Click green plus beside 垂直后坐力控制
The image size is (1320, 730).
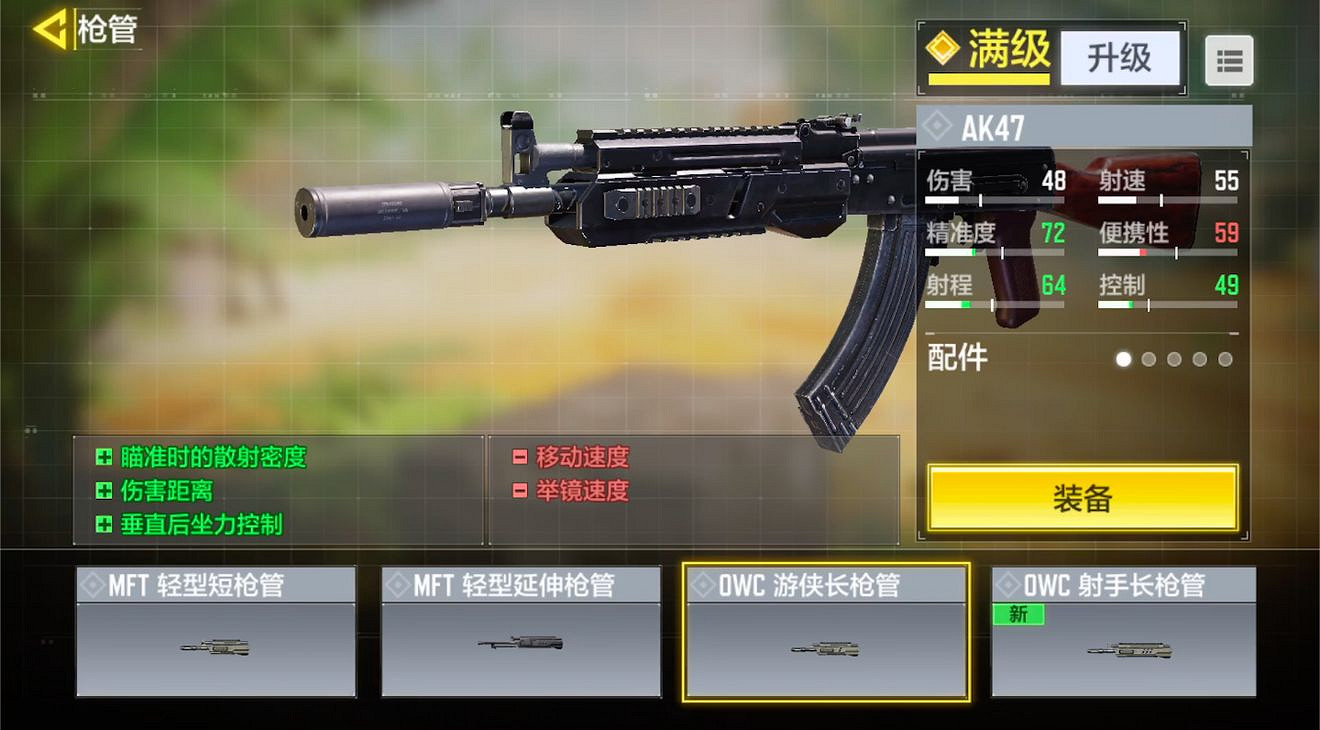point(104,523)
